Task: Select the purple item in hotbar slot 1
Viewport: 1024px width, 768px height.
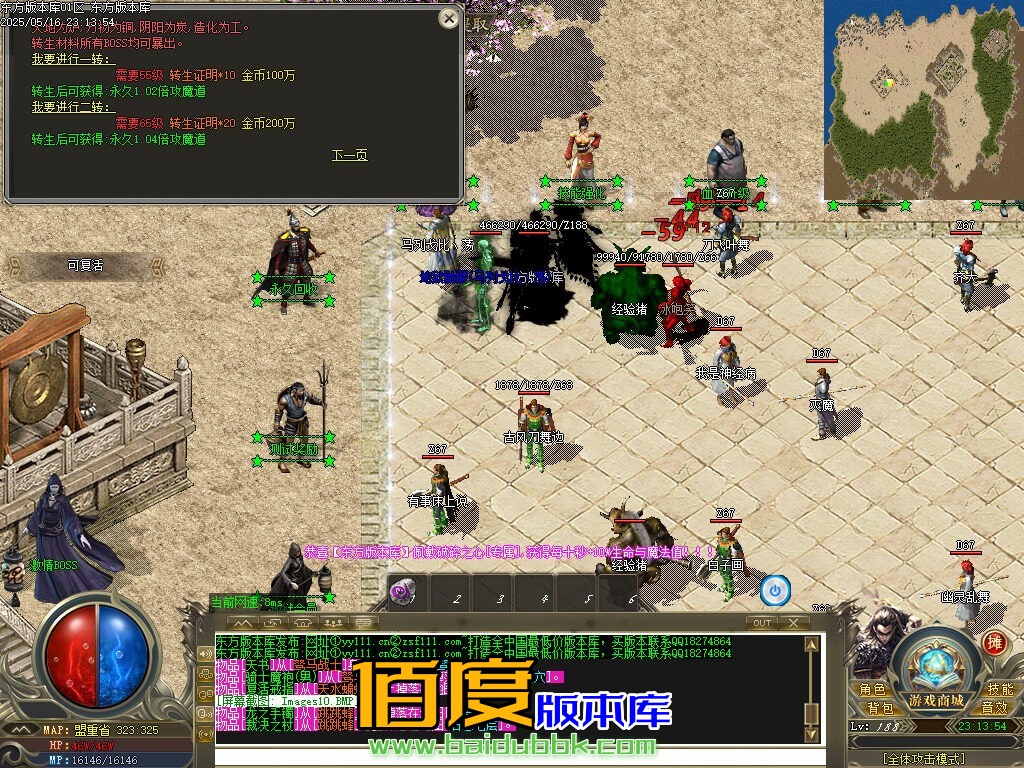Action: coord(402,593)
